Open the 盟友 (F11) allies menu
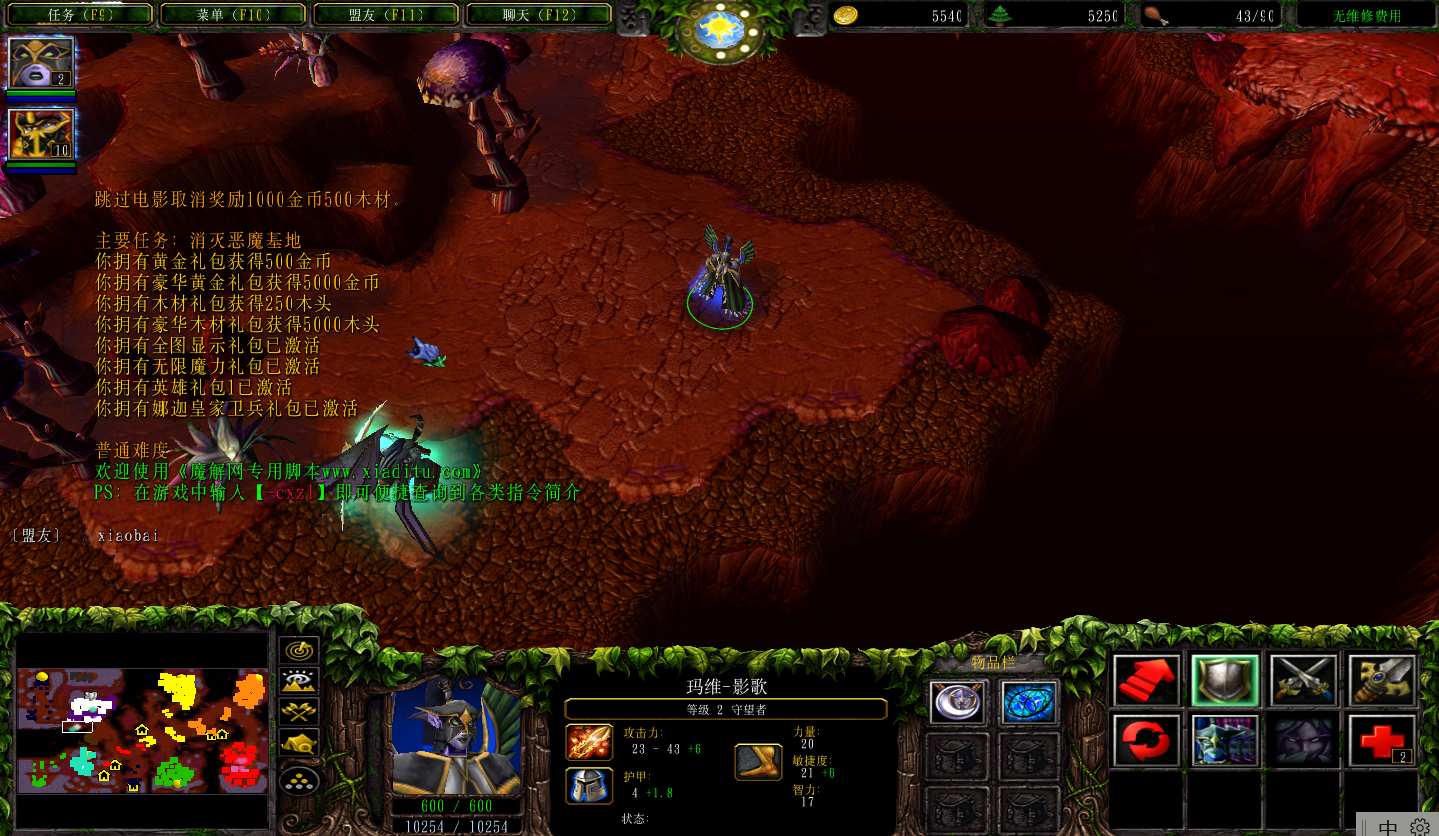Image resolution: width=1439 pixels, height=836 pixels. click(x=386, y=15)
